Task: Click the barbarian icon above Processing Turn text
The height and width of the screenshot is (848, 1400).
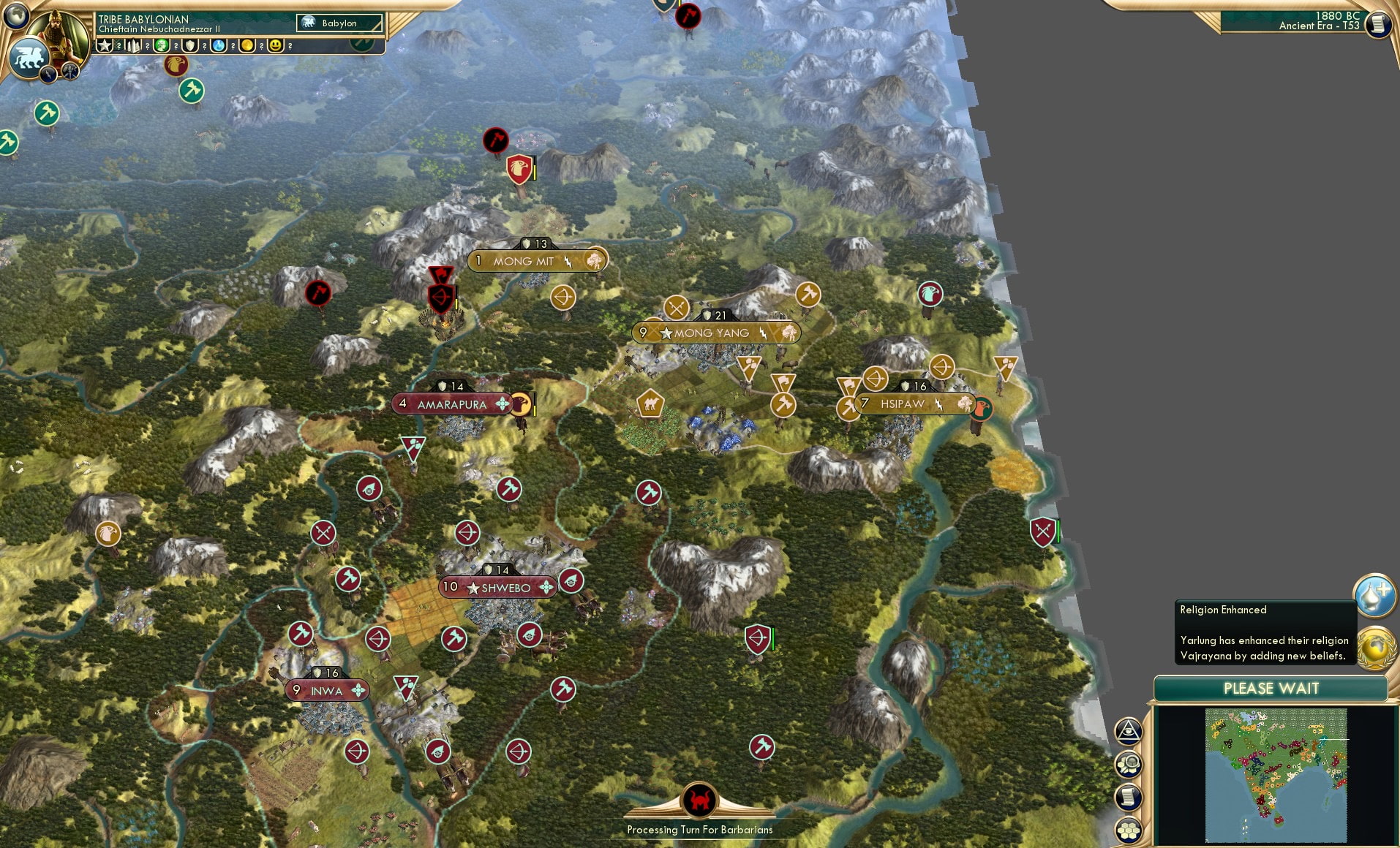Action: tap(701, 800)
